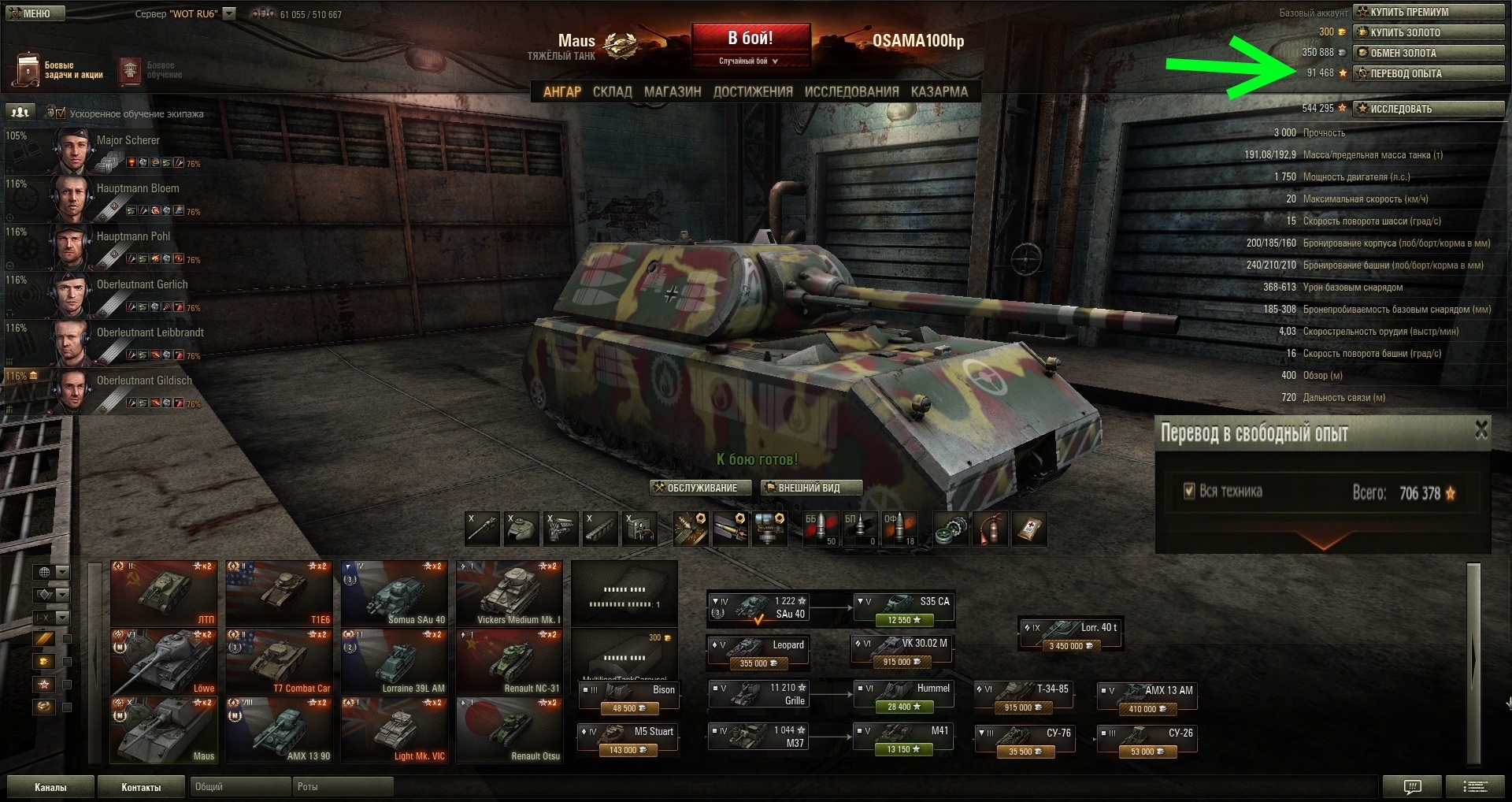The width and height of the screenshot is (1512, 802).
Task: Open the КАЗАРМА tab
Action: click(939, 92)
